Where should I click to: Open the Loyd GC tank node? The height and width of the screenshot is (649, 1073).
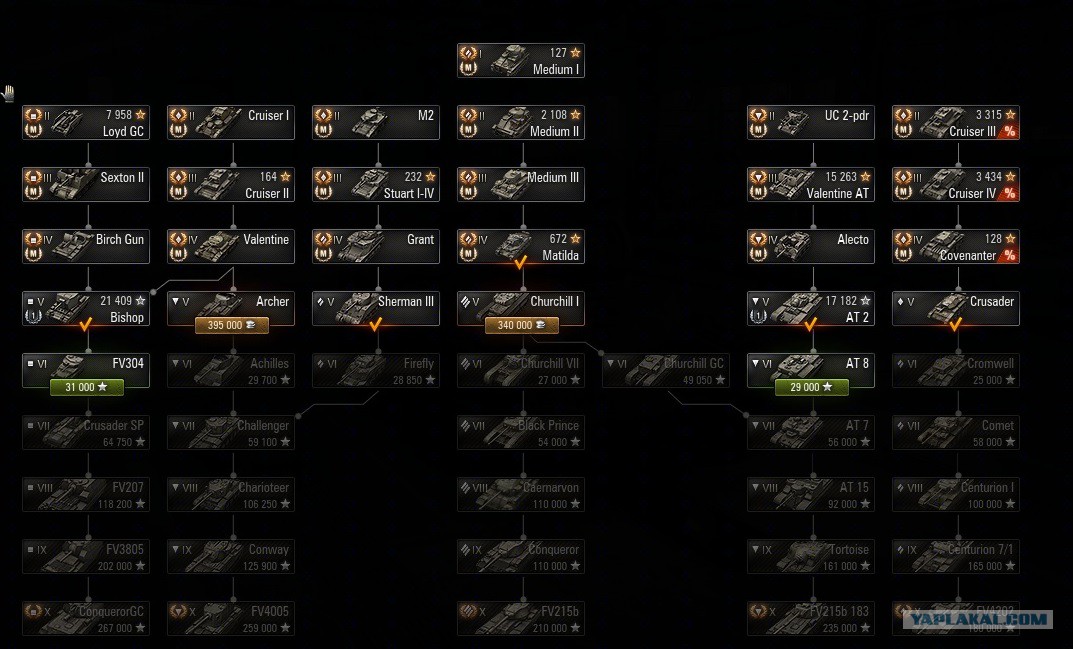pyautogui.click(x=86, y=123)
